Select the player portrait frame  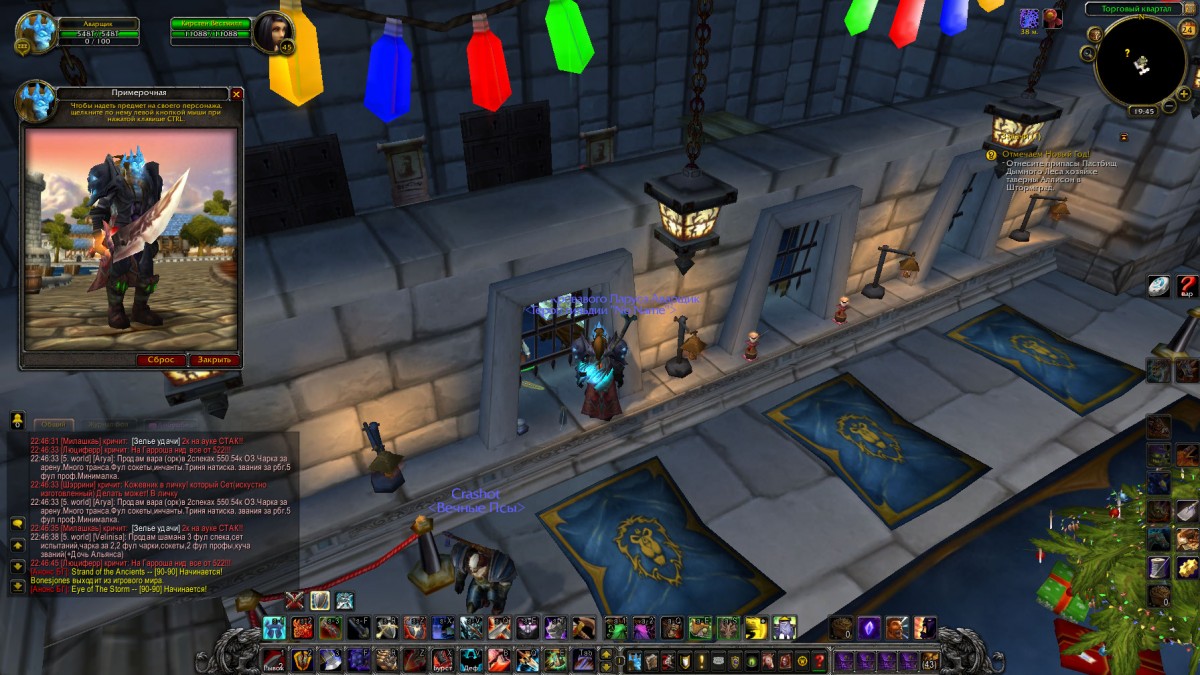[x=36, y=32]
